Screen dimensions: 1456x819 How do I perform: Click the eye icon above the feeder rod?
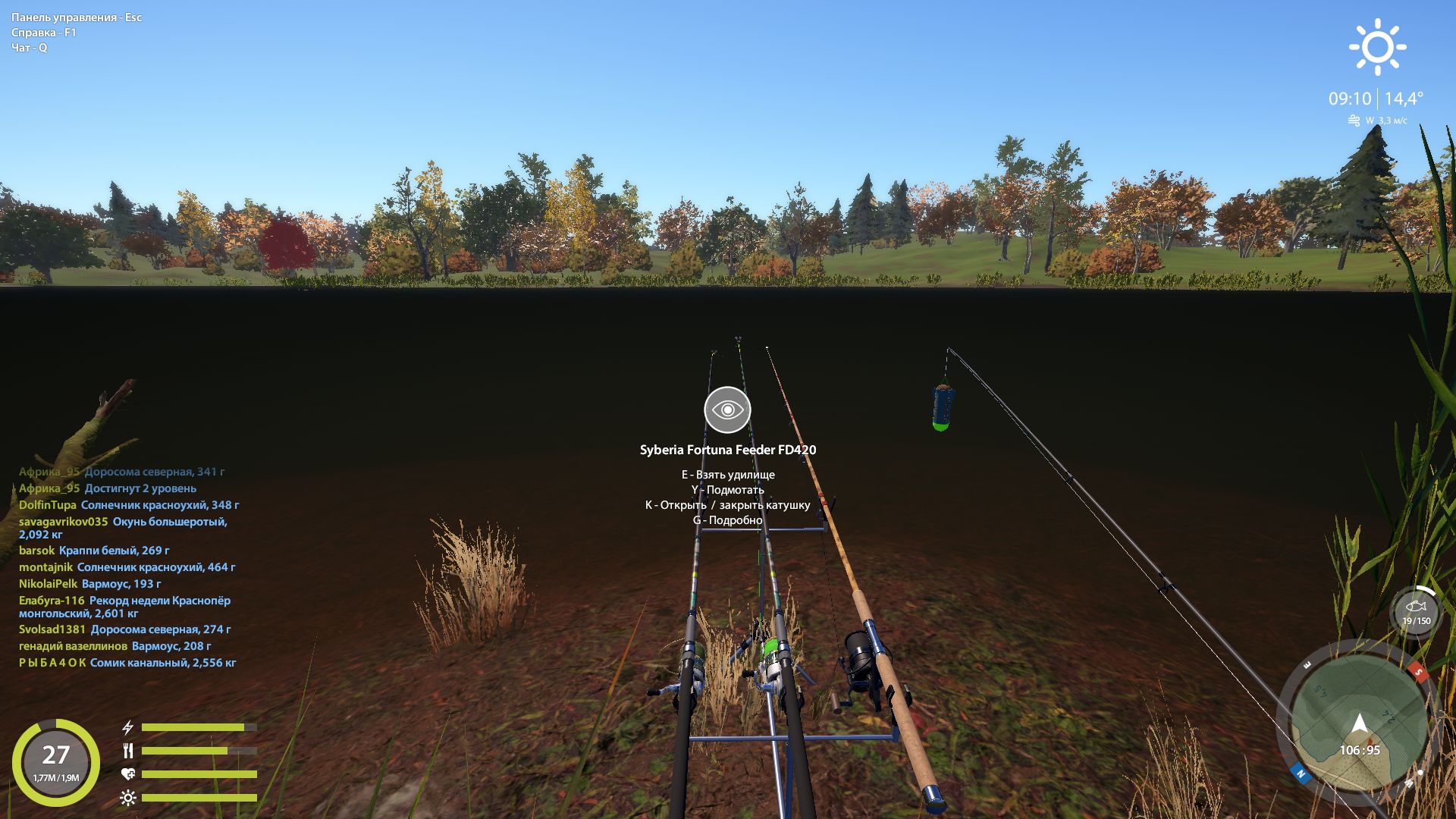727,409
